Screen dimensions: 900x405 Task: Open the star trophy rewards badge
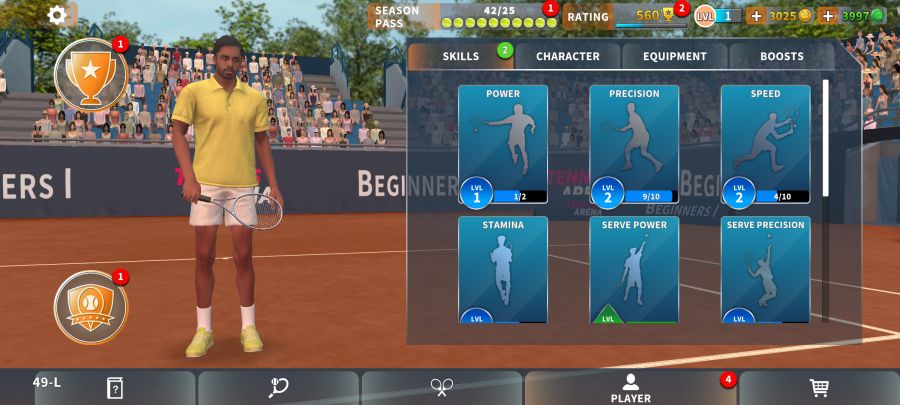91,75
